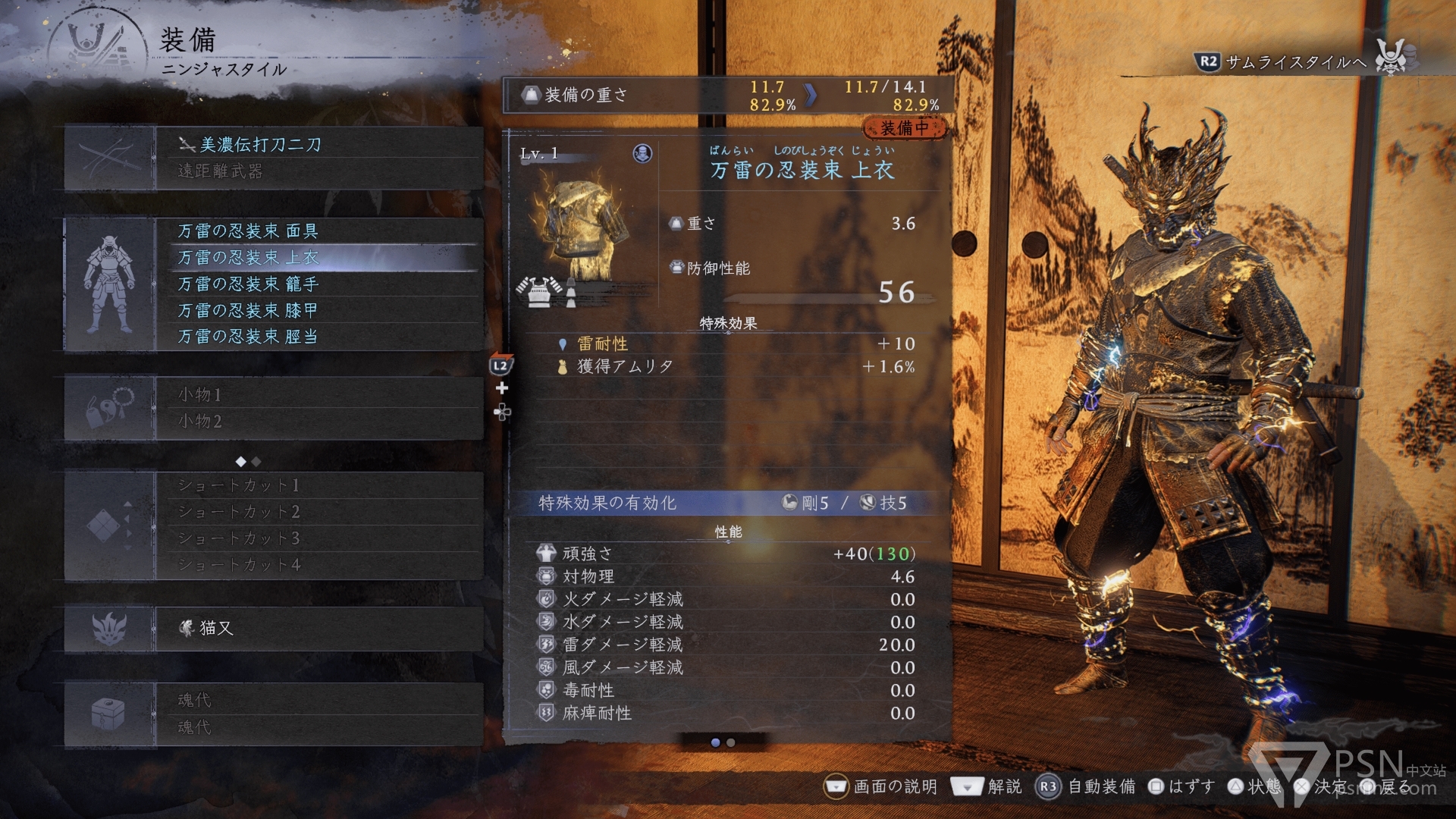The height and width of the screenshot is (819, 1456).
Task: Pick 万雷の忍装束 膝甲 leg armor
Action: coord(318,310)
